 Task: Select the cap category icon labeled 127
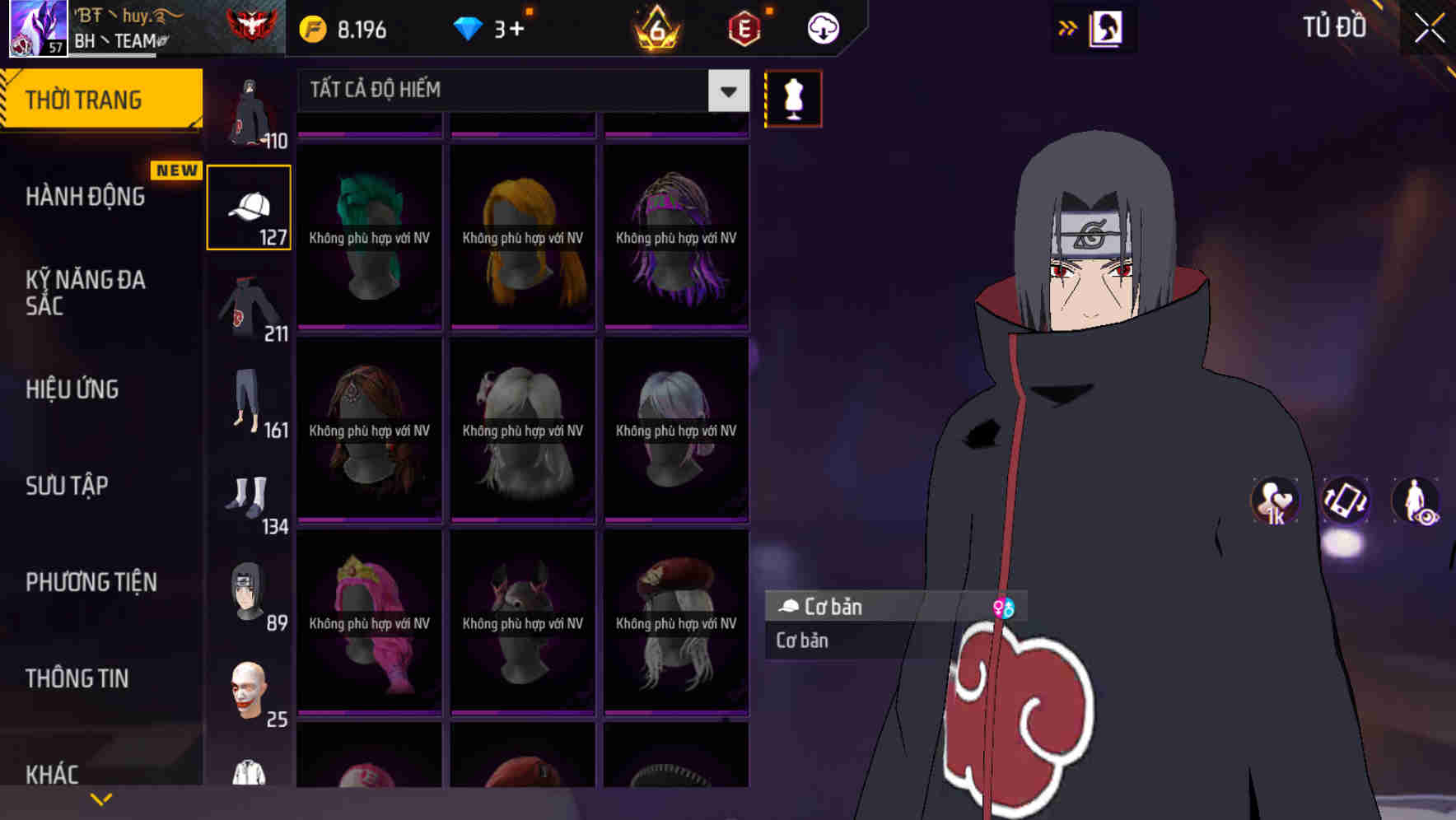pyautogui.click(x=249, y=205)
